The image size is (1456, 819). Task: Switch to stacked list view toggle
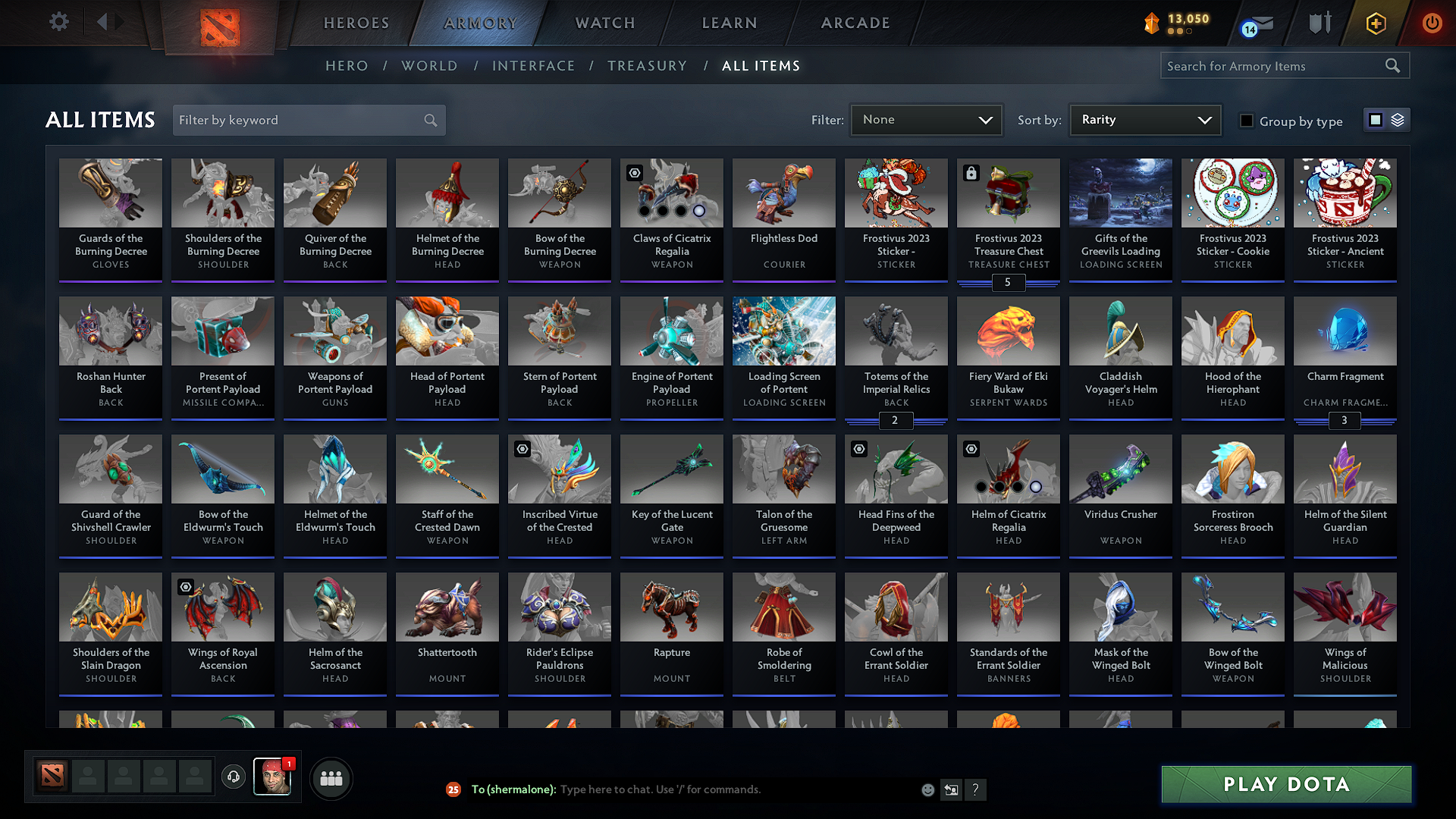1398,120
